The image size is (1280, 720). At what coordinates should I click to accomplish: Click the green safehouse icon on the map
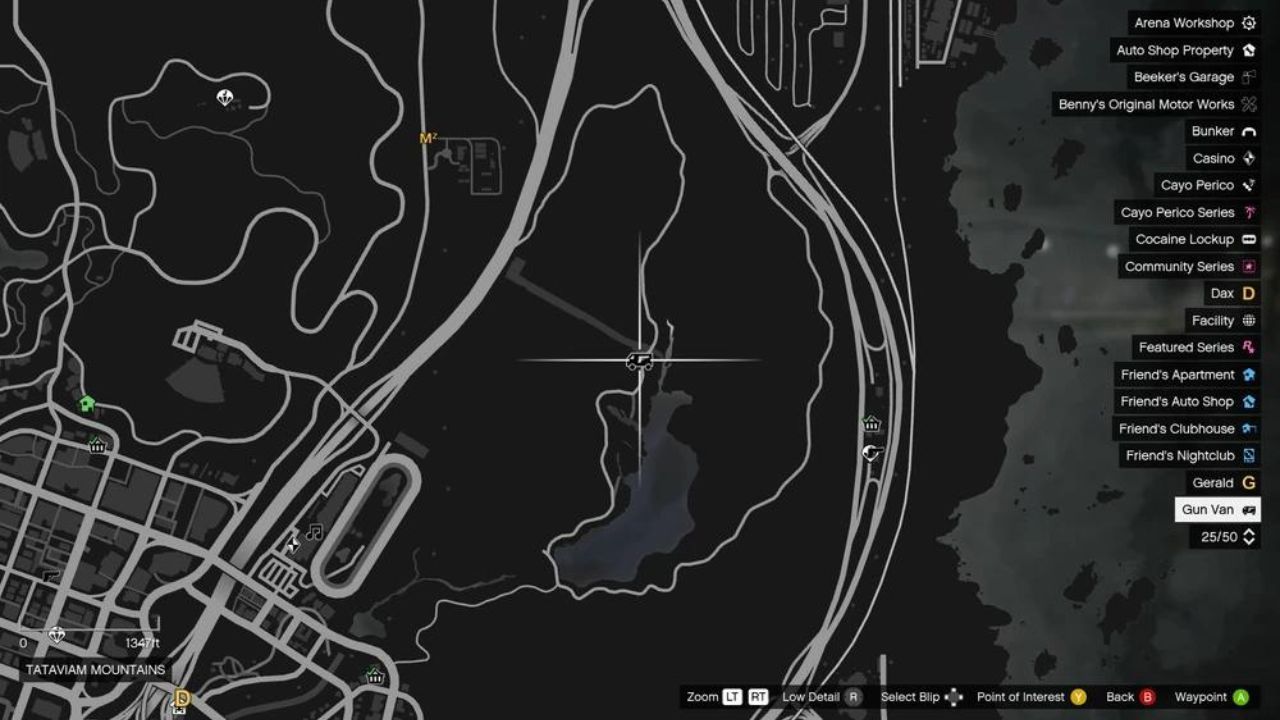[88, 404]
